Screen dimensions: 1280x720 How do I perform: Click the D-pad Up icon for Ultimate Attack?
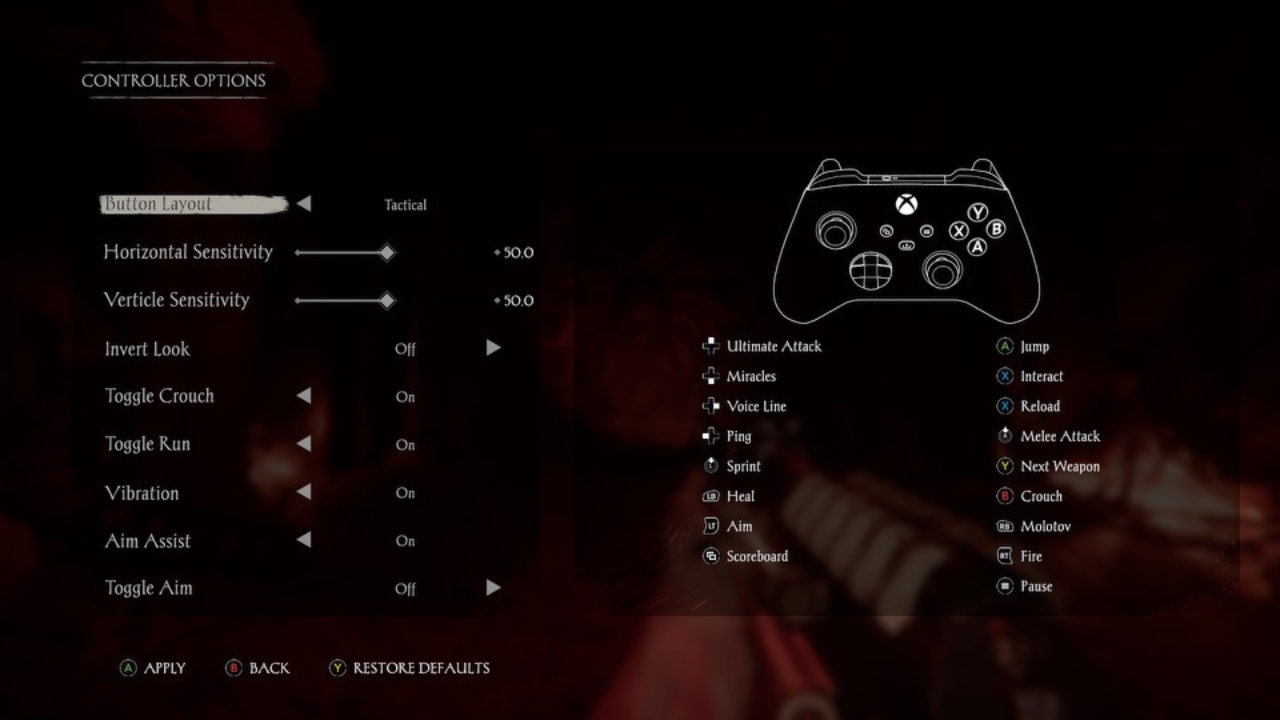(x=711, y=346)
